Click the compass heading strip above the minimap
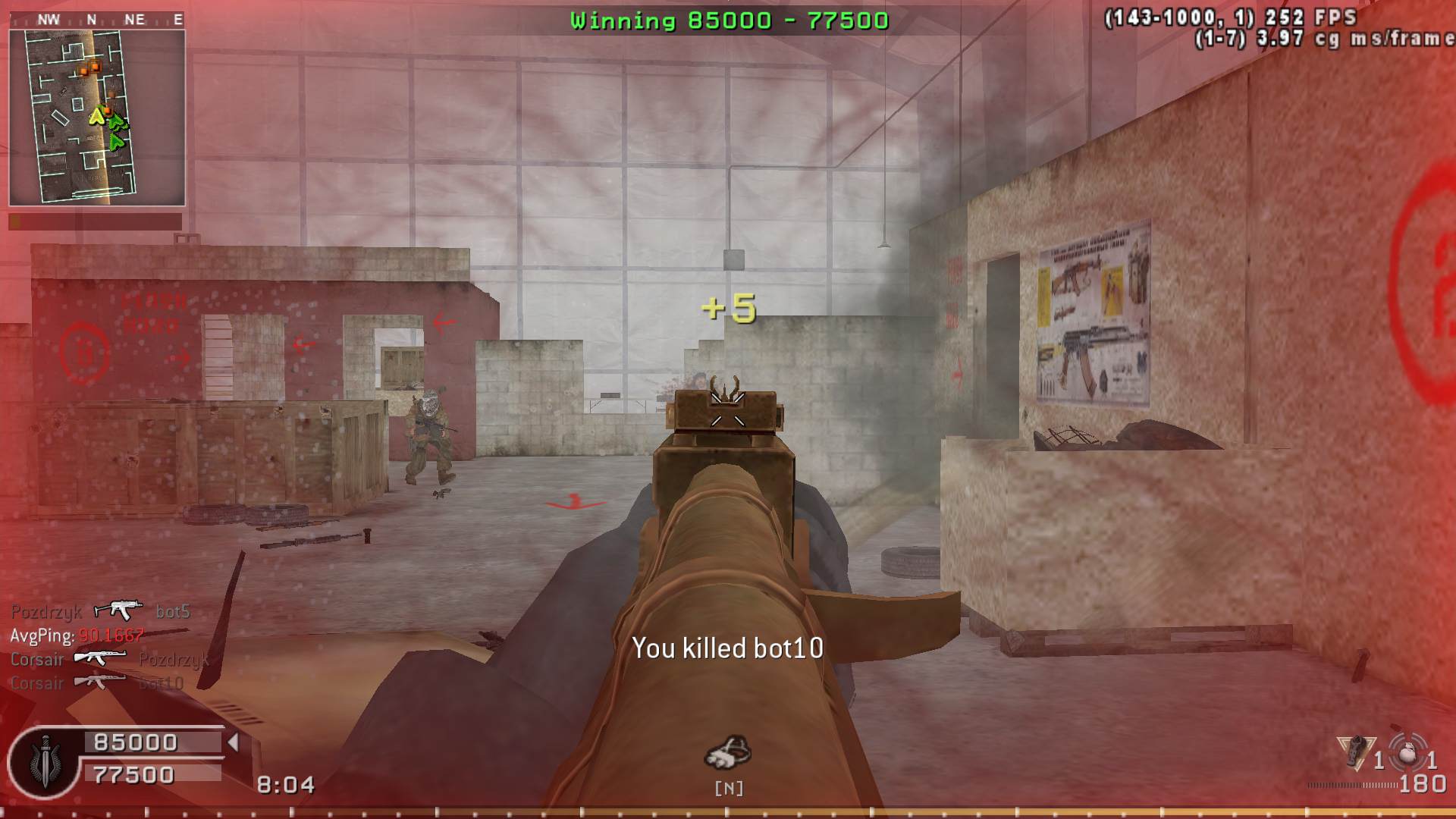 coord(97,20)
